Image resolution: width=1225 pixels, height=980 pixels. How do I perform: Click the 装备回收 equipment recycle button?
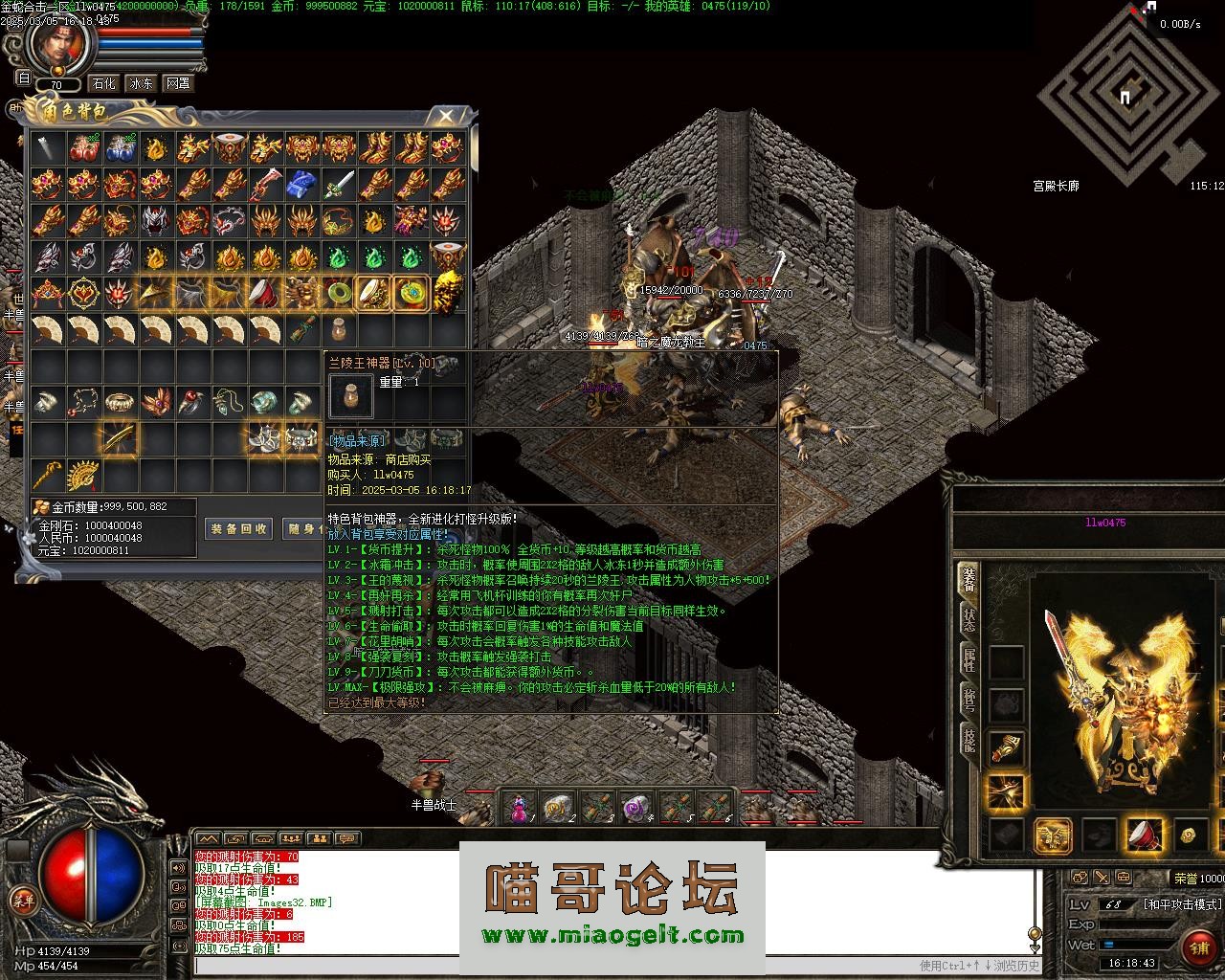pos(238,528)
